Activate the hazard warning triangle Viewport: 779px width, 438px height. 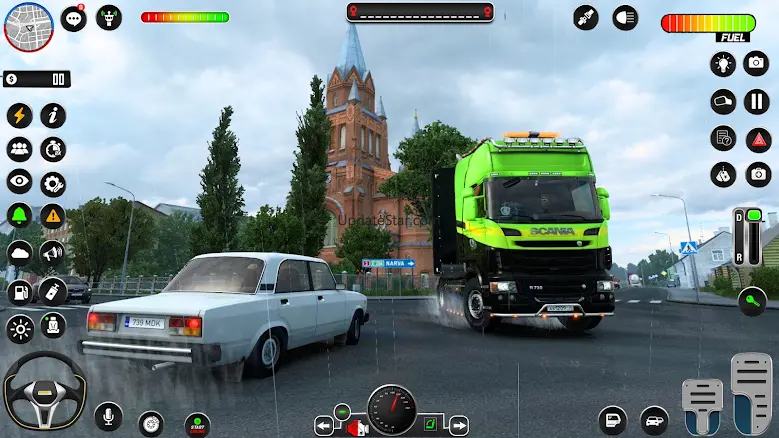(53, 216)
